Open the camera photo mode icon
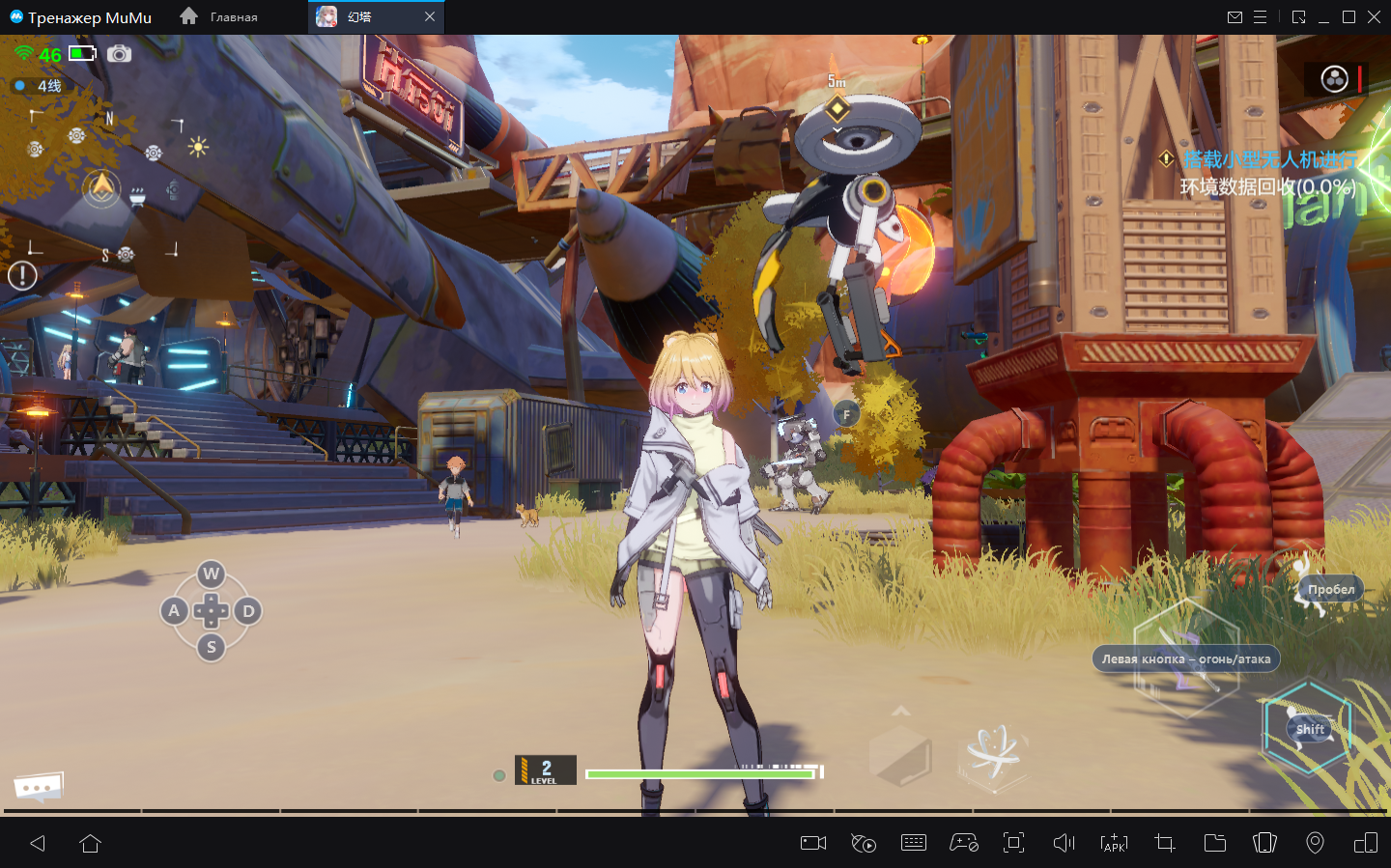The height and width of the screenshot is (868, 1391). point(119,54)
